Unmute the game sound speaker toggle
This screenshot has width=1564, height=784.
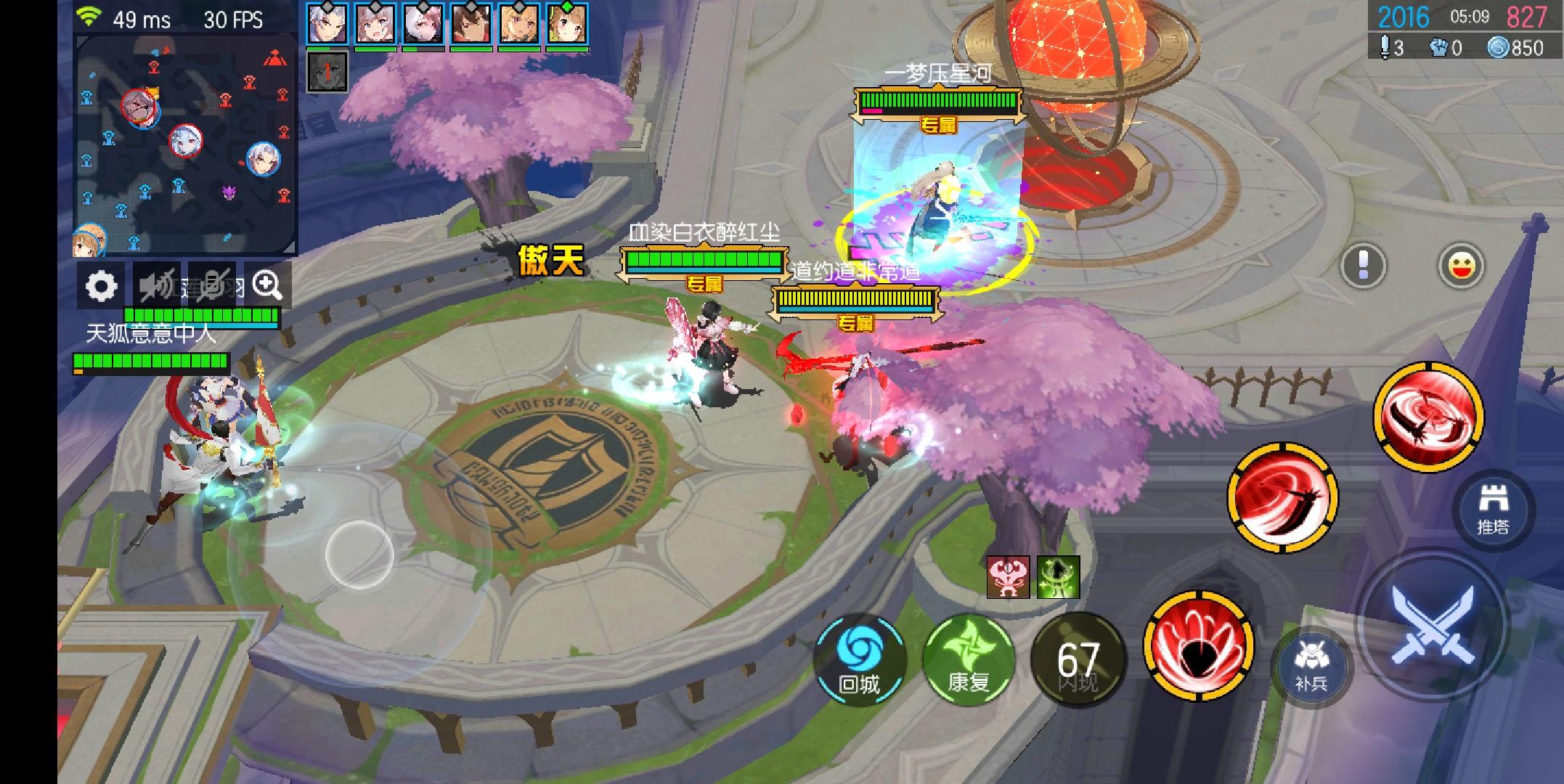tap(158, 285)
